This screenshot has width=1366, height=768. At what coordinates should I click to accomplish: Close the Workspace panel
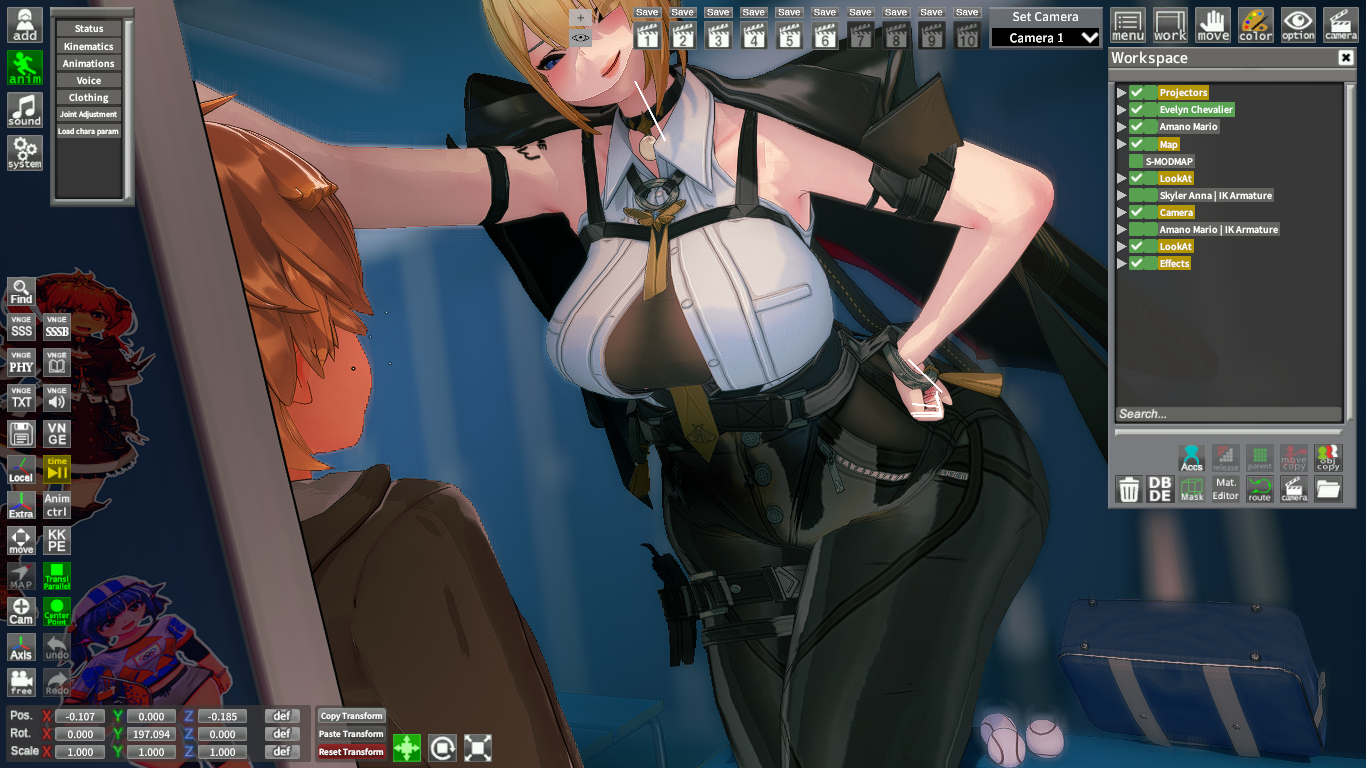[1346, 58]
